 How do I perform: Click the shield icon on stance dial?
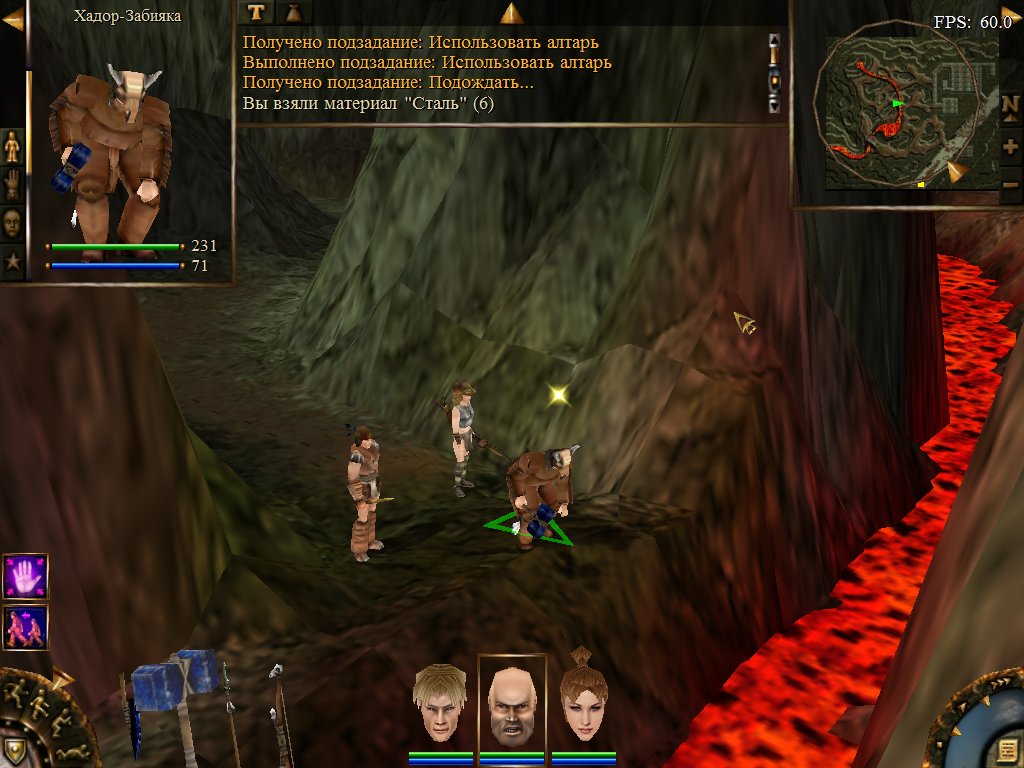click(14, 750)
